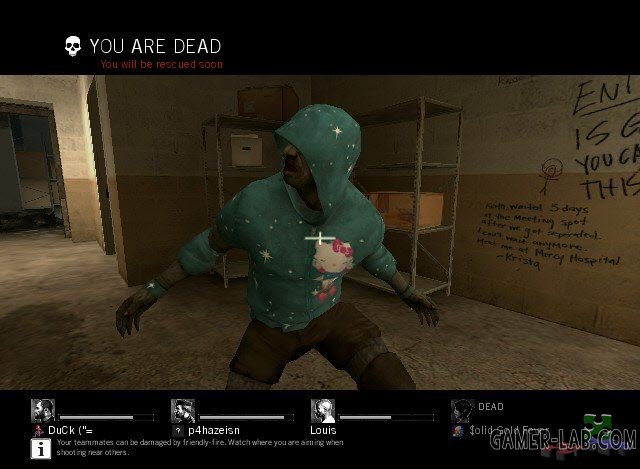Select p4hazeisn's survivor portrait
Viewport: 640px width, 469px height.
click(183, 411)
